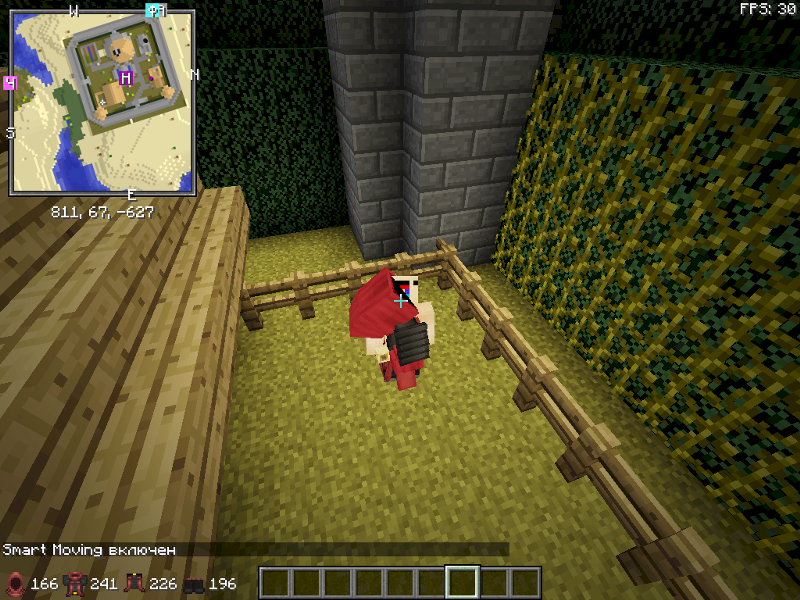The height and width of the screenshot is (600, 800).
Task: Select the highlighted hotbar slot
Action: [x=462, y=582]
